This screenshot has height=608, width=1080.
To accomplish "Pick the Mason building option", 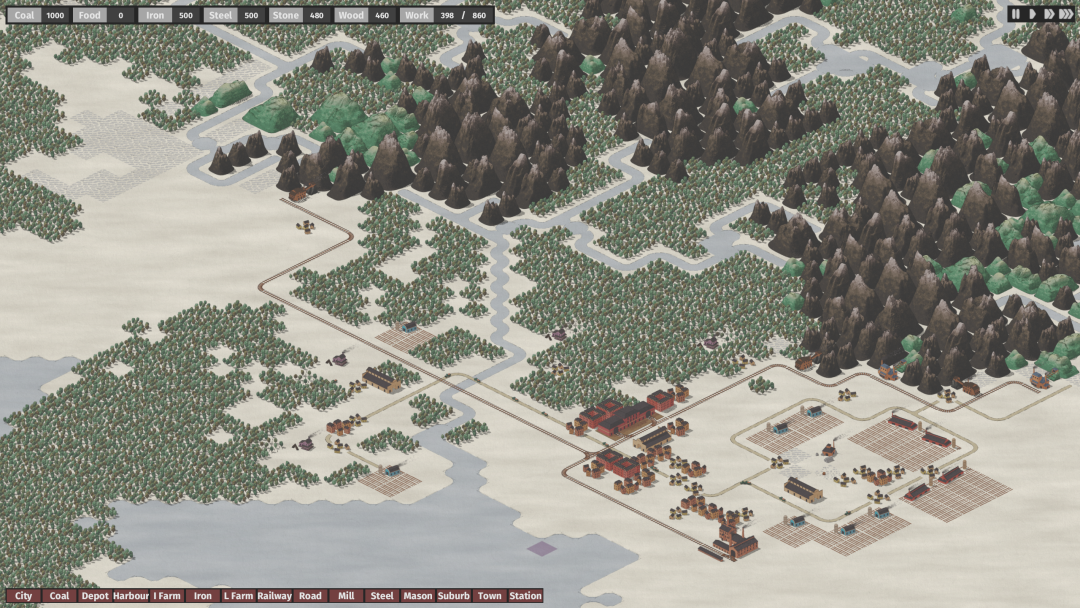I will click(x=418, y=596).
